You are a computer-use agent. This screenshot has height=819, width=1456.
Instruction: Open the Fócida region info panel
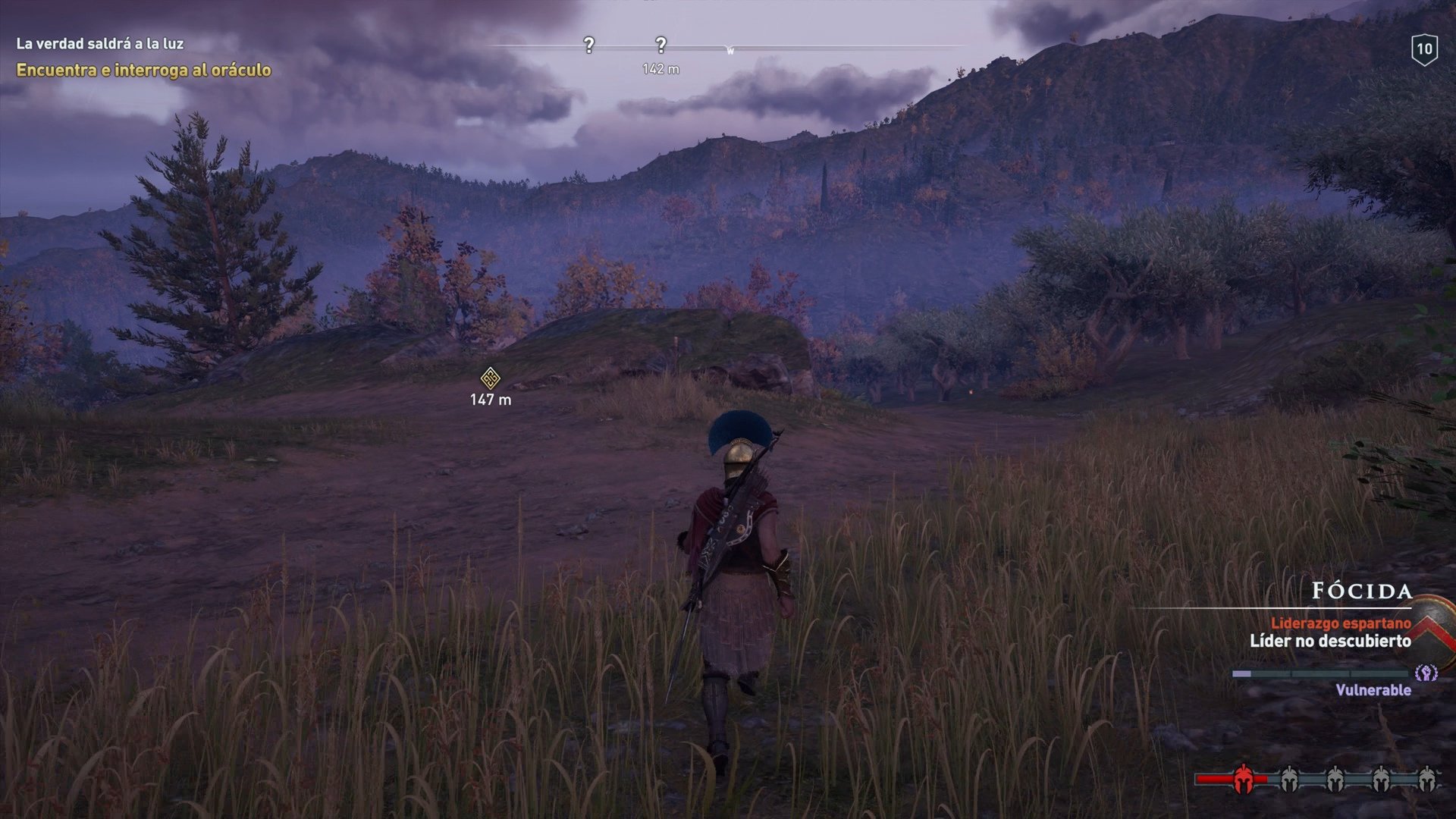point(1361,591)
